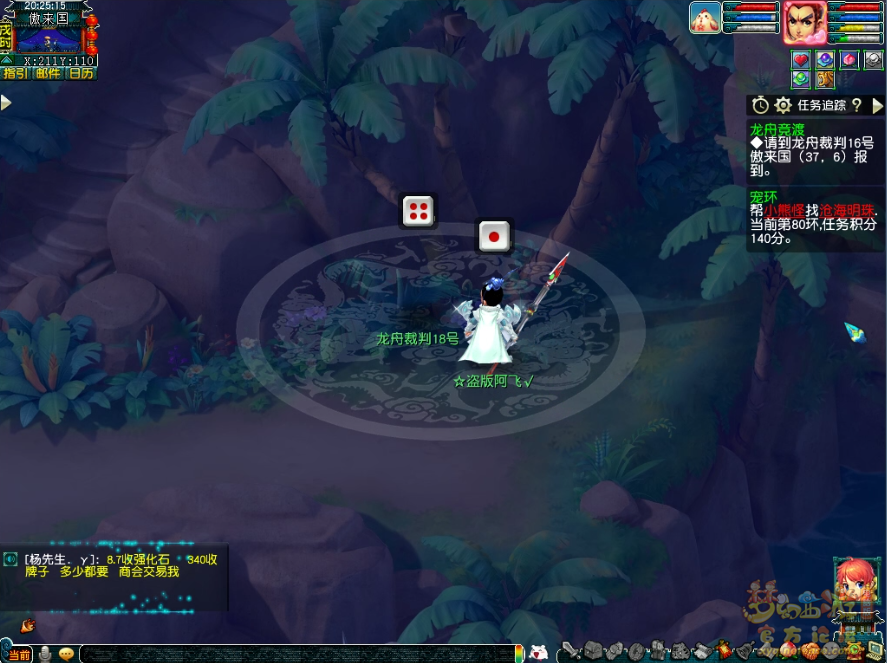The image size is (887, 663).
Task: Open the 指引 guide button
Action: [15, 73]
